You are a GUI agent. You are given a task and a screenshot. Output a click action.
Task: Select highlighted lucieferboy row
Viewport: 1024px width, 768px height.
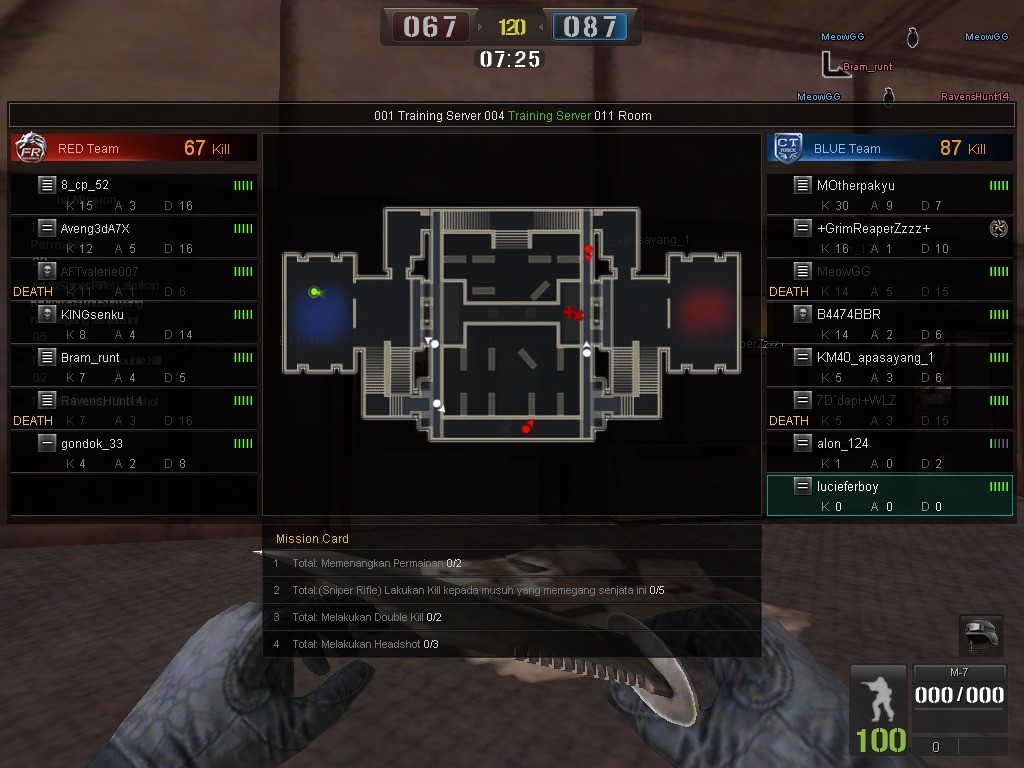pyautogui.click(x=889, y=495)
